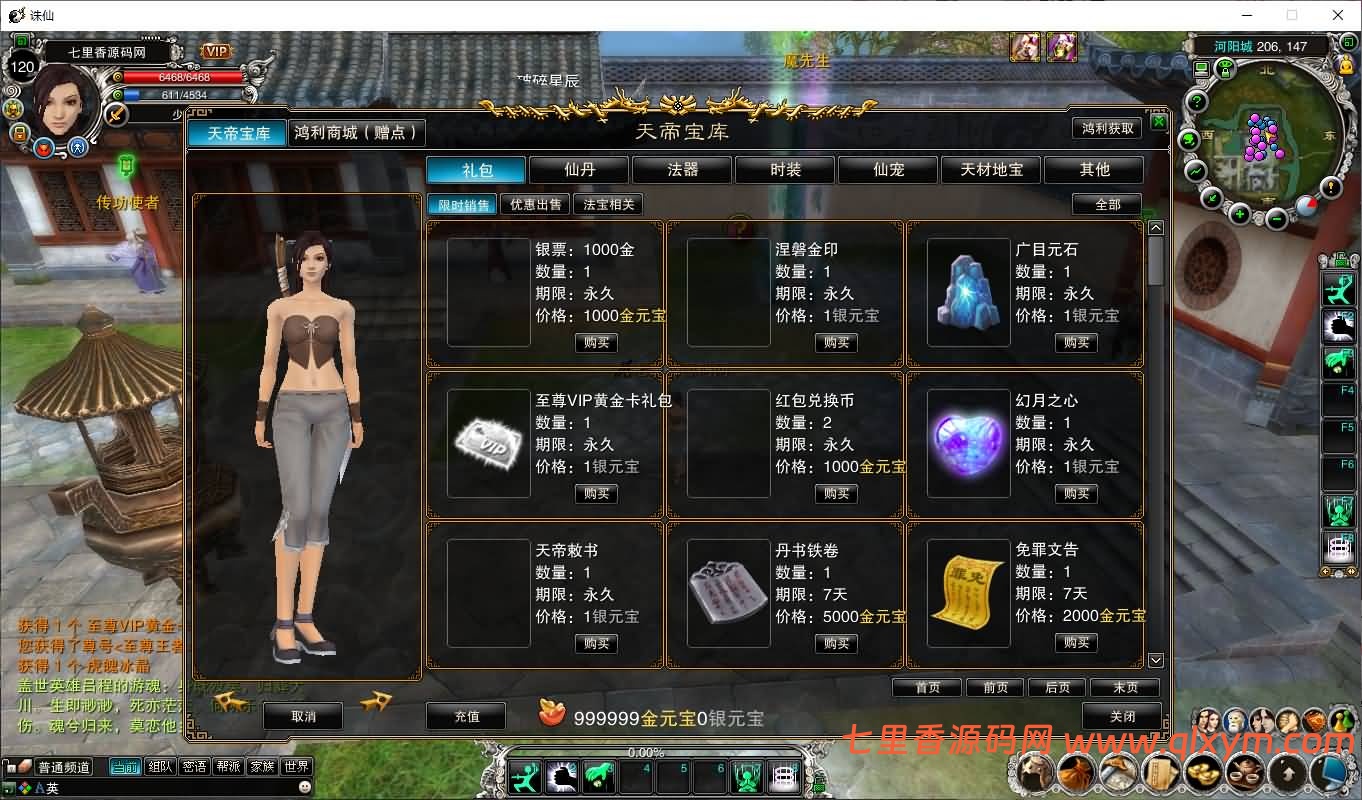Click the gold ingots currency icon

pyautogui.click(x=1202, y=770)
